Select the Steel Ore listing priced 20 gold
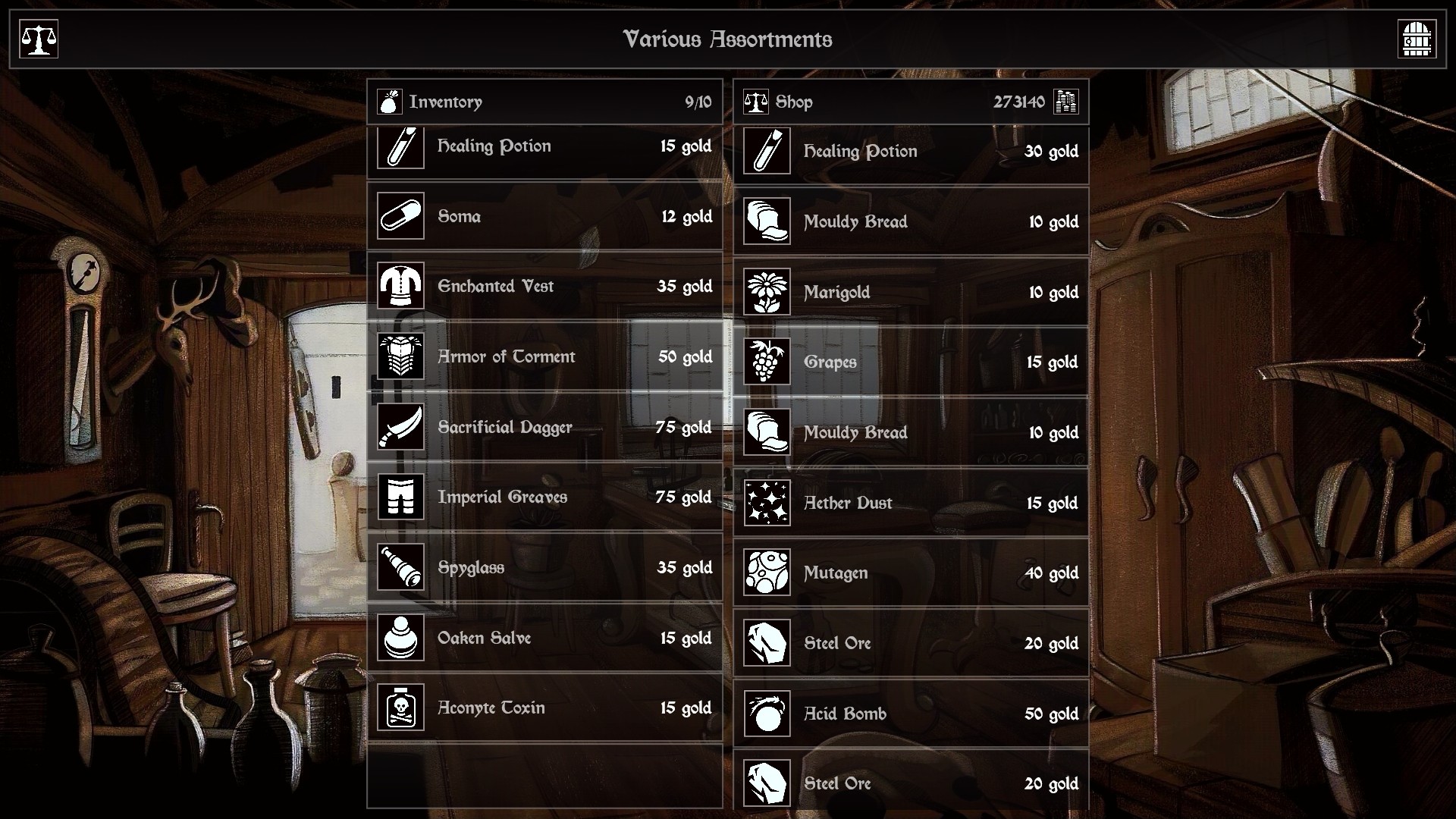Image resolution: width=1456 pixels, height=819 pixels. (910, 643)
